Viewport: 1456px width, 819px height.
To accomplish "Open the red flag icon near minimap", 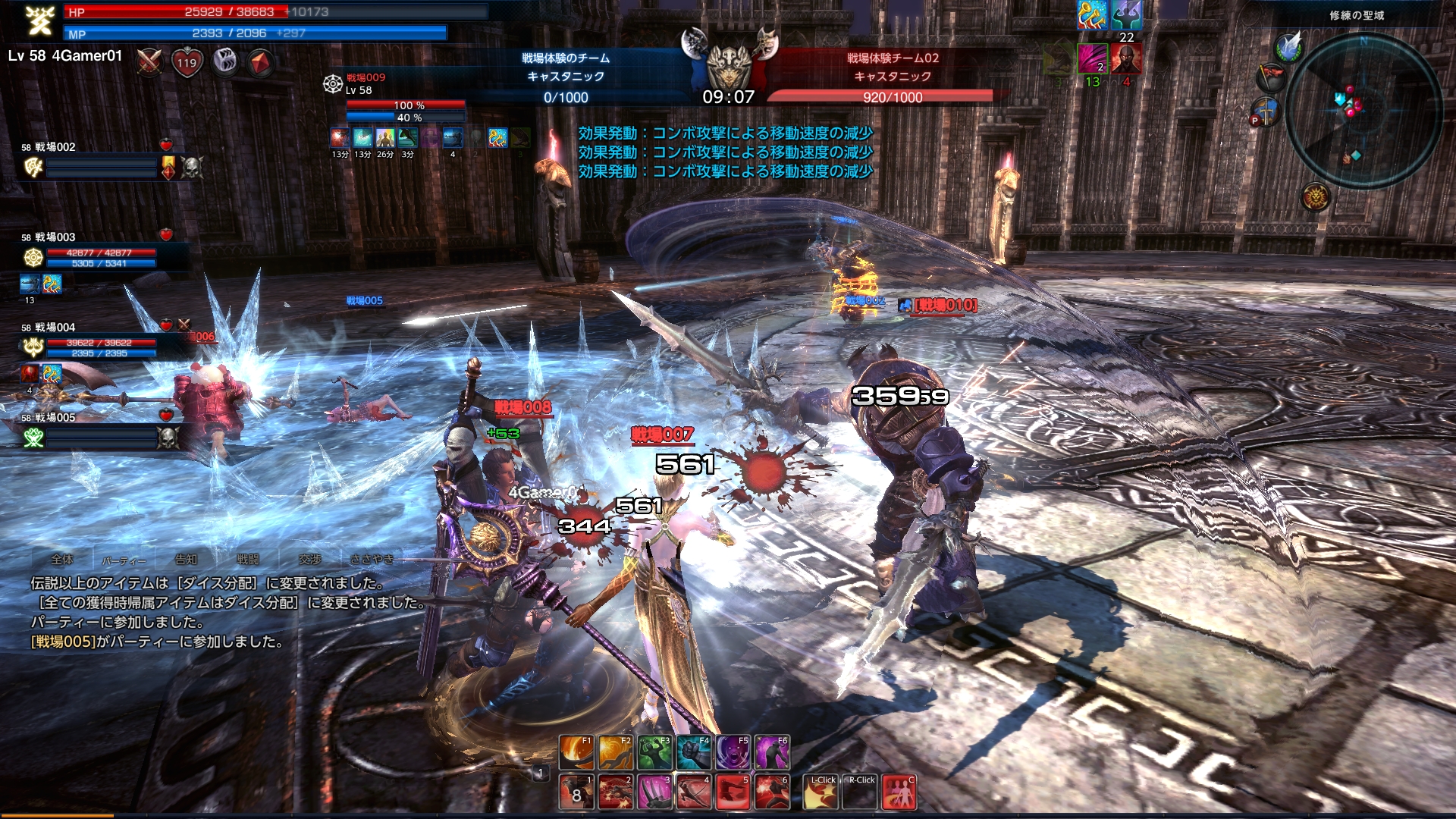I will click(1271, 77).
